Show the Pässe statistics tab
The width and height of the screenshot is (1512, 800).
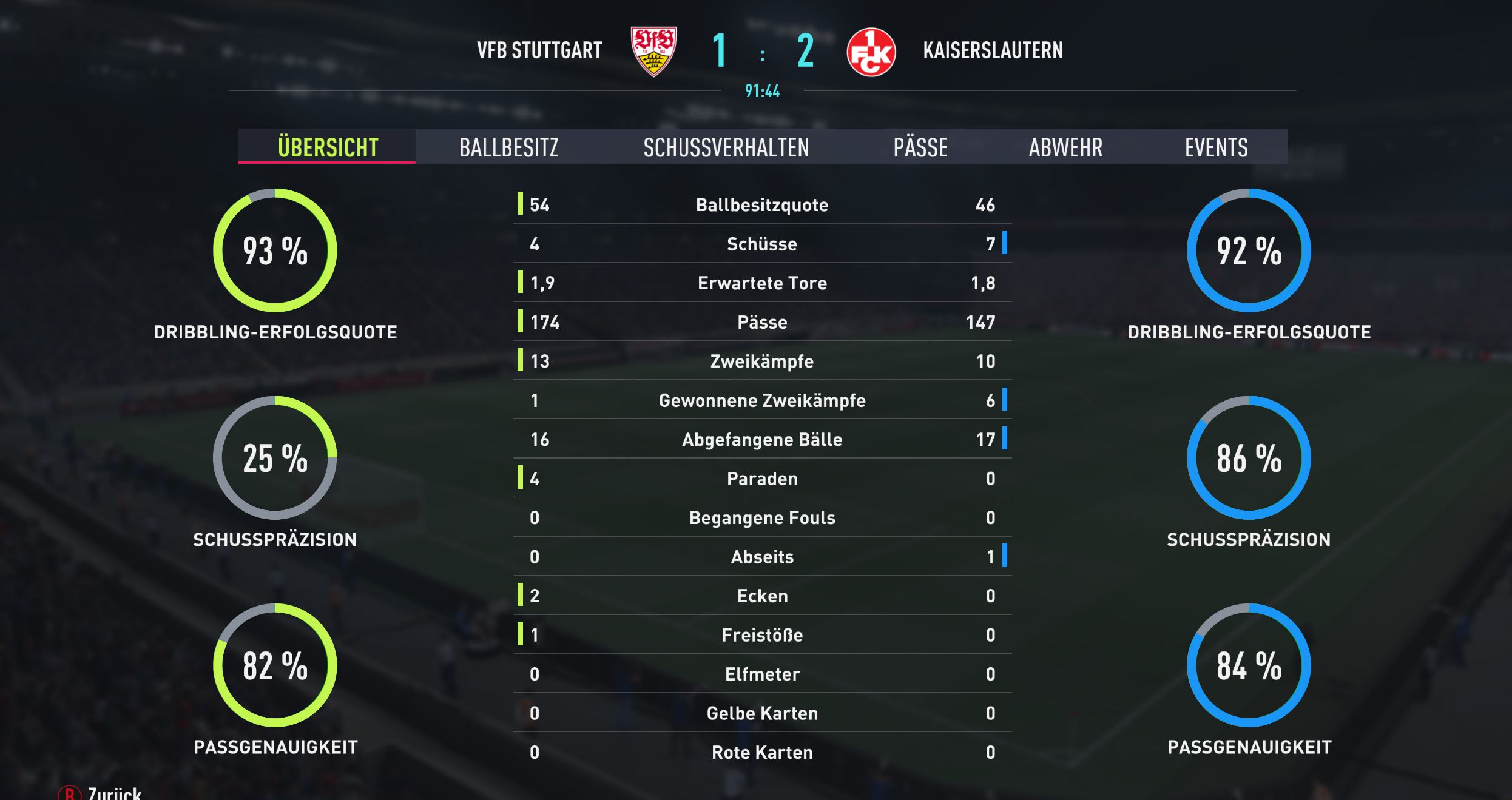point(920,147)
